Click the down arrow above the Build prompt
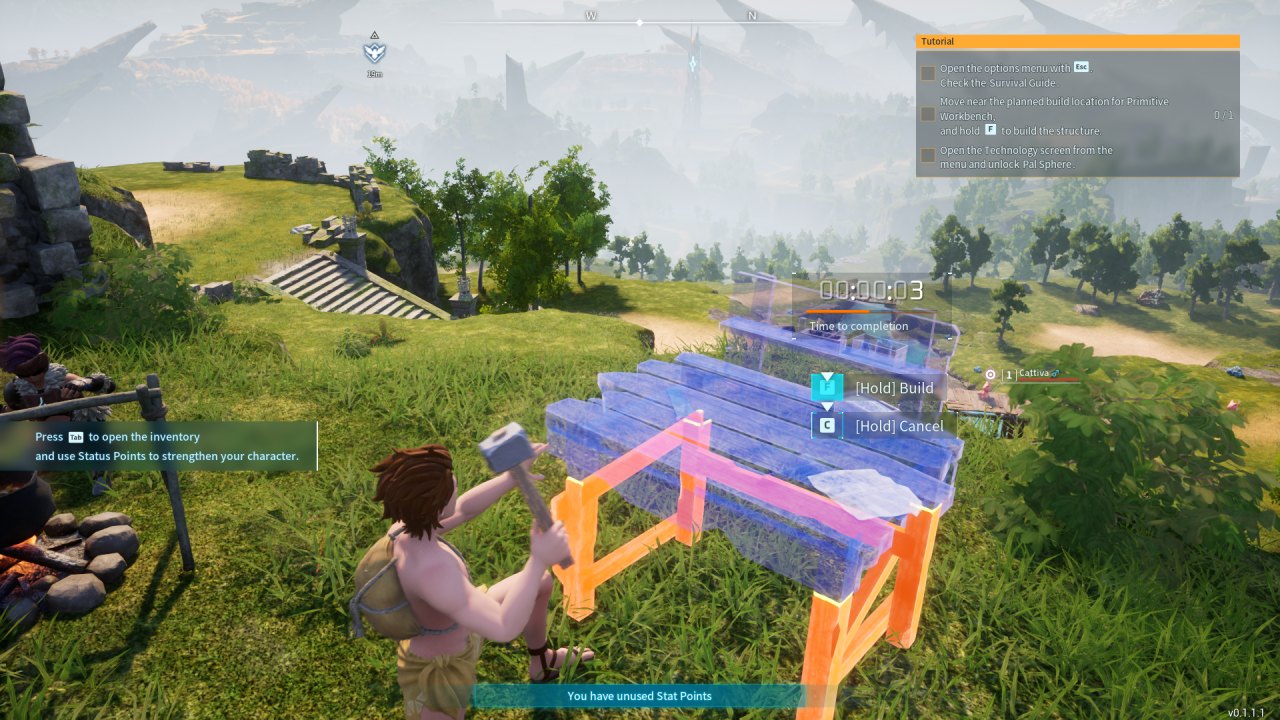The height and width of the screenshot is (720, 1280). click(827, 376)
